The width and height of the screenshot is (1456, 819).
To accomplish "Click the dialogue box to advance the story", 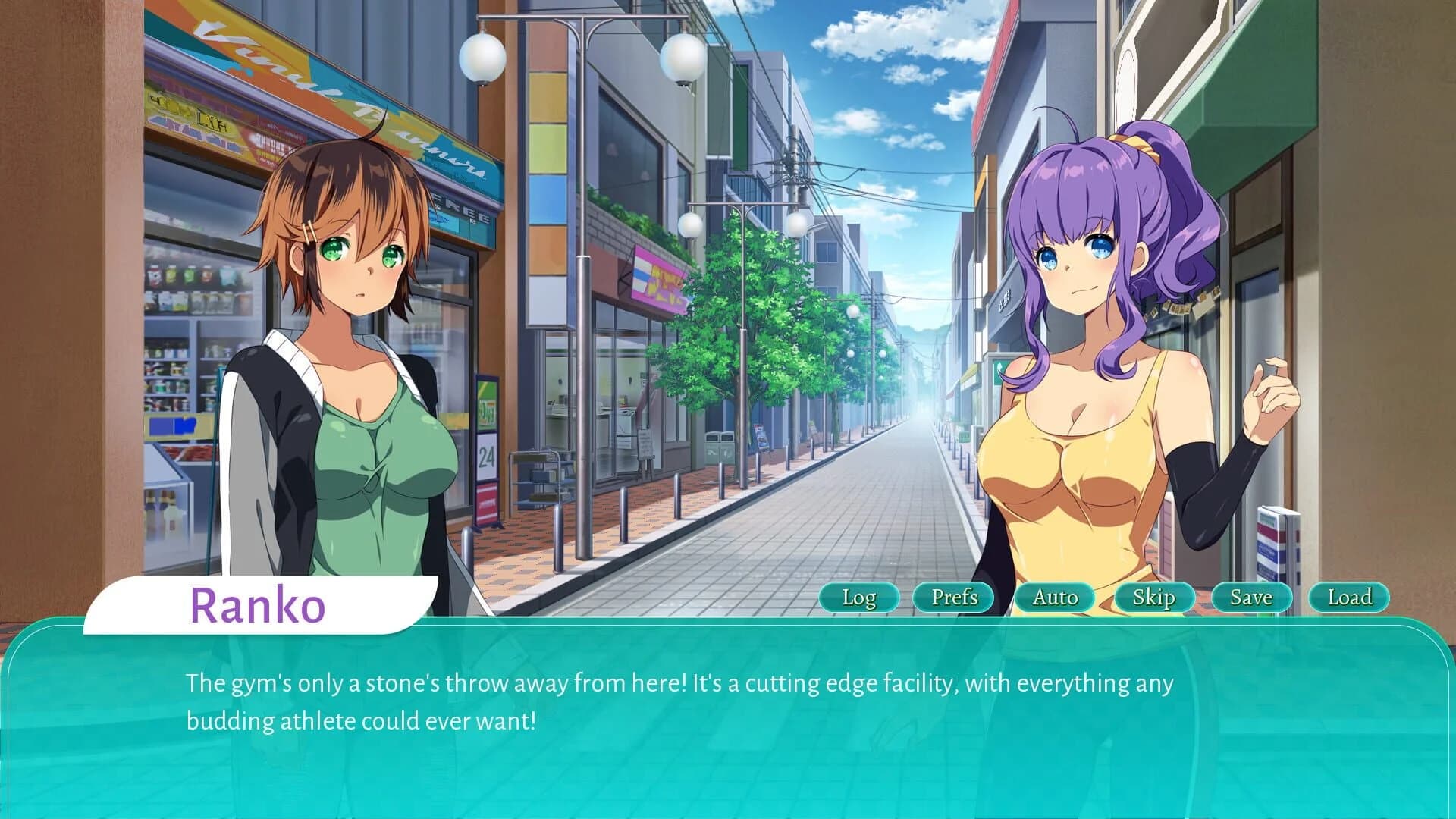I will (x=728, y=720).
